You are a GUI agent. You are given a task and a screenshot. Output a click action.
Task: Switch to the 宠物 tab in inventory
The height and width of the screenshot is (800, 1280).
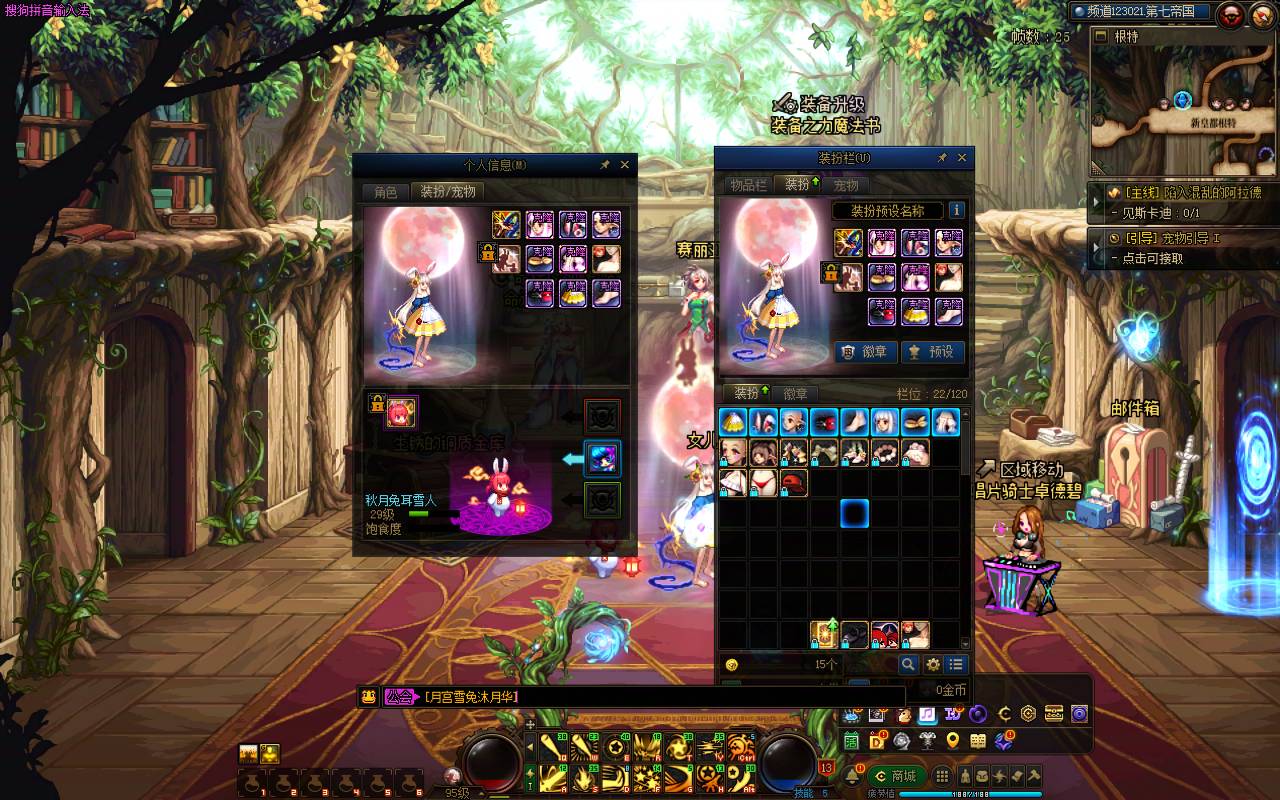click(846, 185)
